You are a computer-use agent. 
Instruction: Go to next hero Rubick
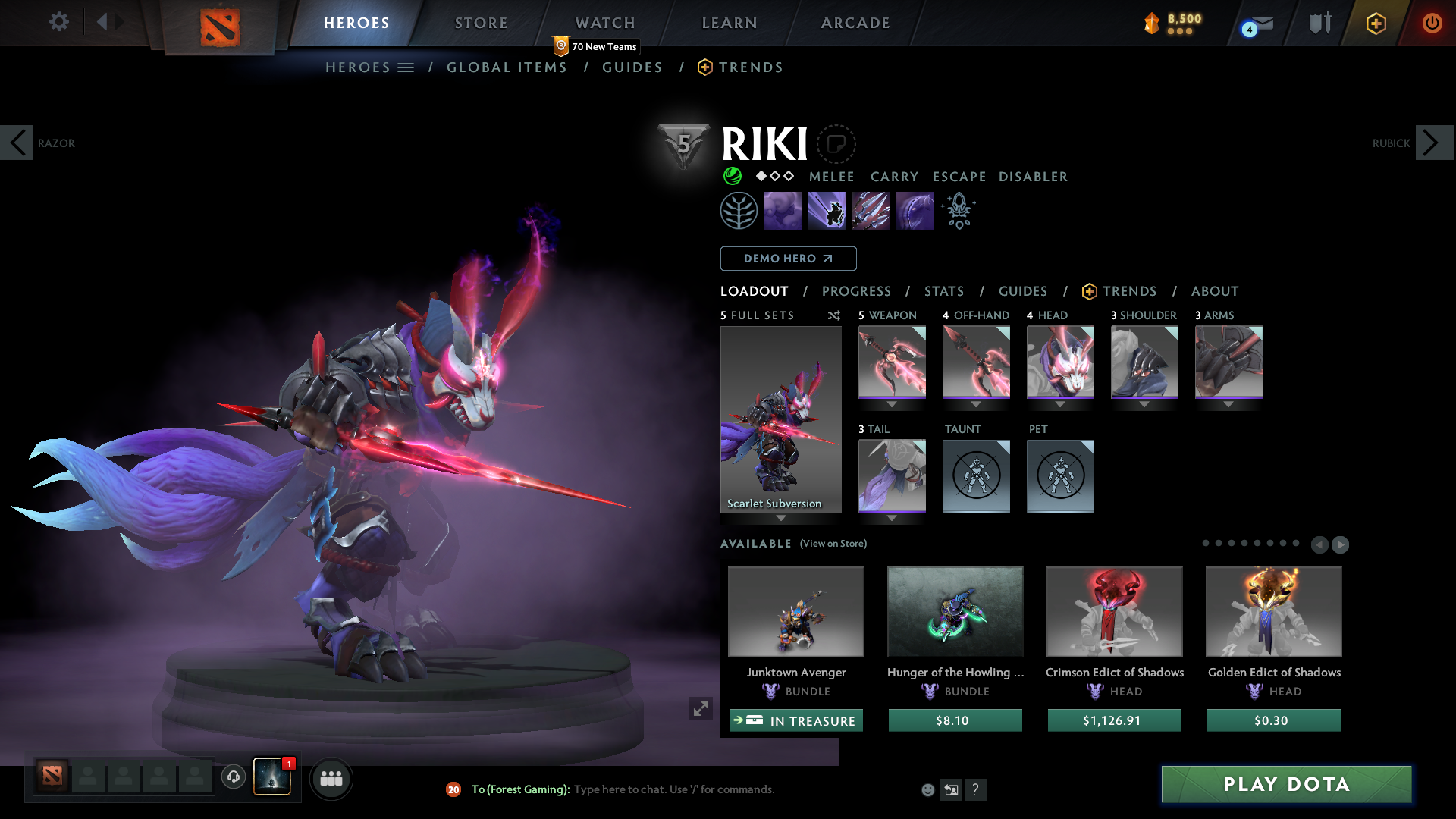coord(1433,143)
